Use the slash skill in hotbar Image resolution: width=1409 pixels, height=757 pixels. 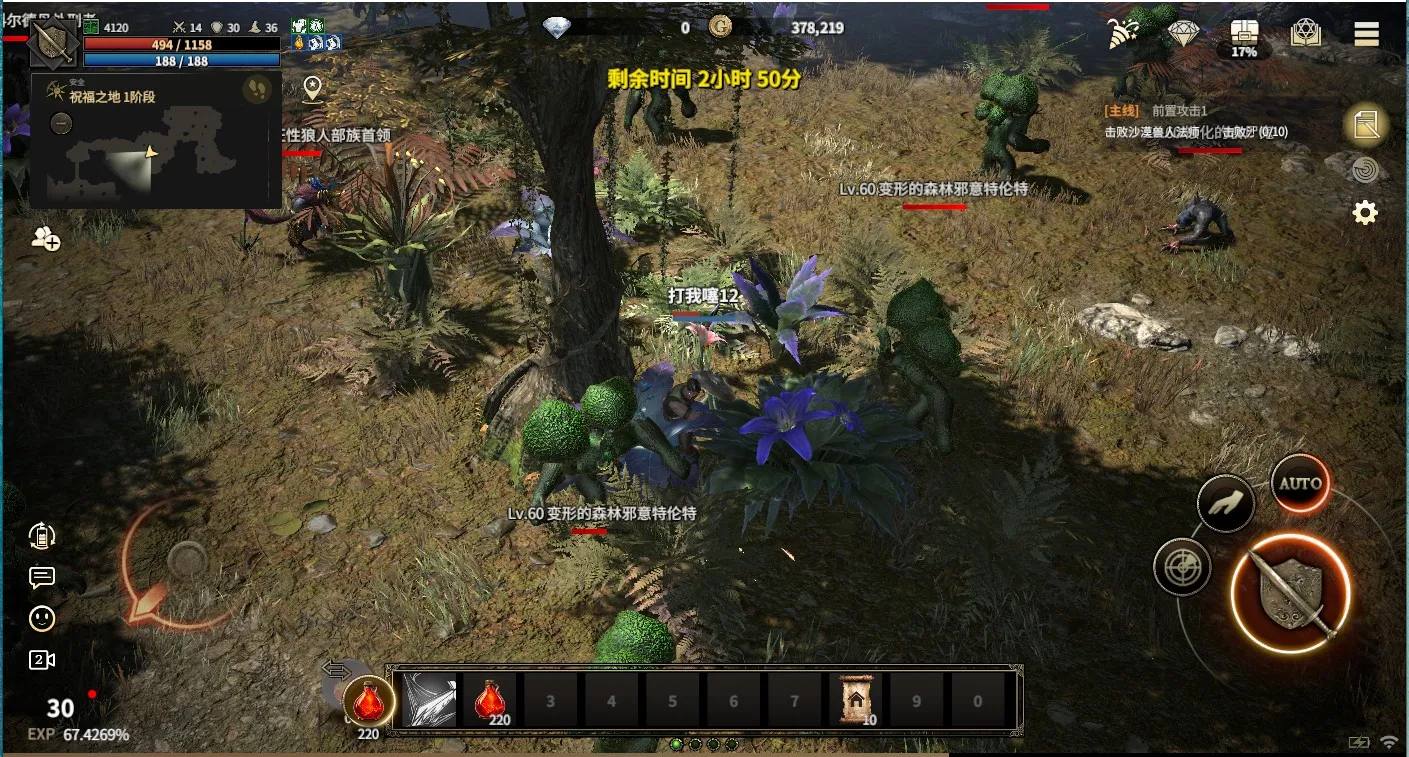429,700
